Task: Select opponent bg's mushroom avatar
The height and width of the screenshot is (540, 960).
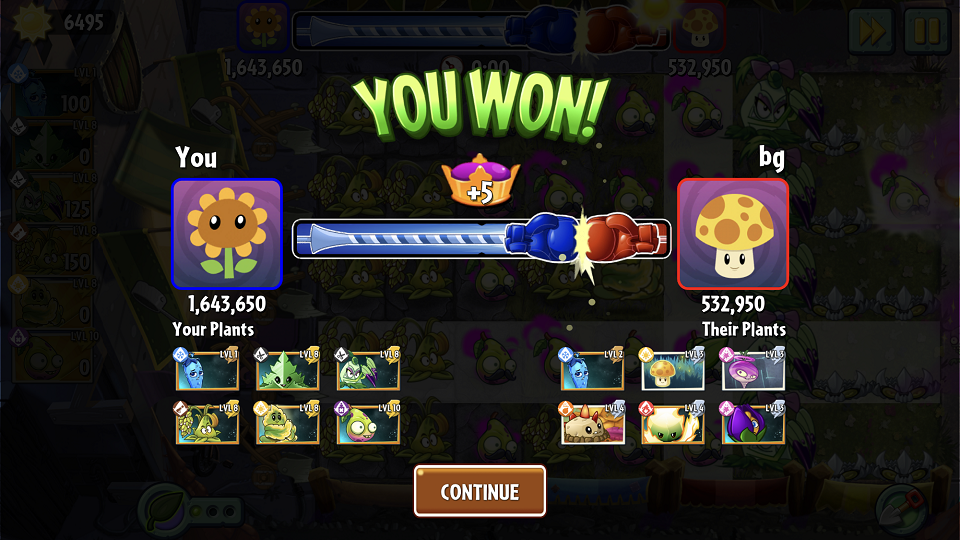Action: click(x=733, y=234)
